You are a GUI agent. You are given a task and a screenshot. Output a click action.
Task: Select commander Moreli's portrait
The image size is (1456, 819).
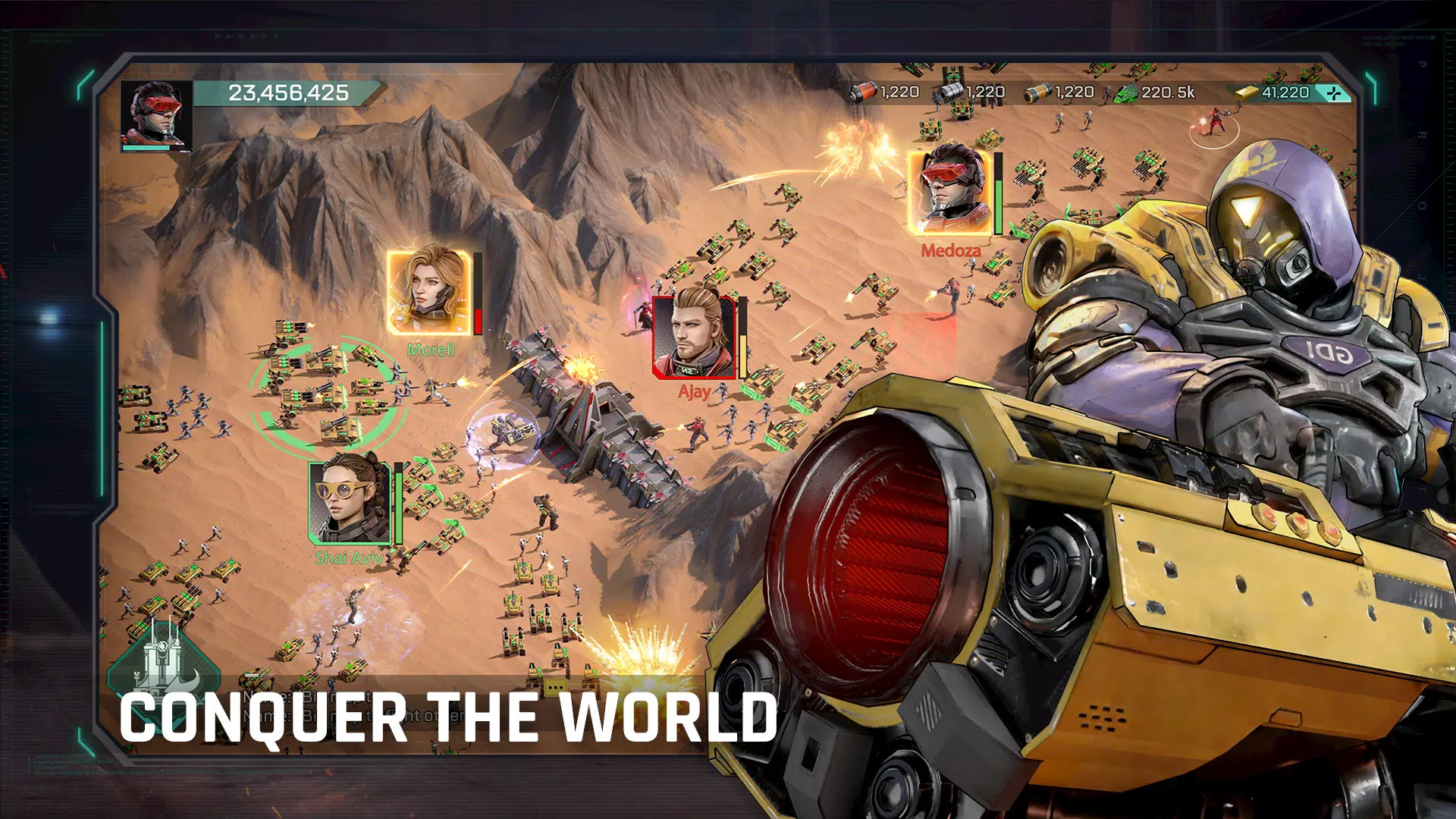point(430,292)
